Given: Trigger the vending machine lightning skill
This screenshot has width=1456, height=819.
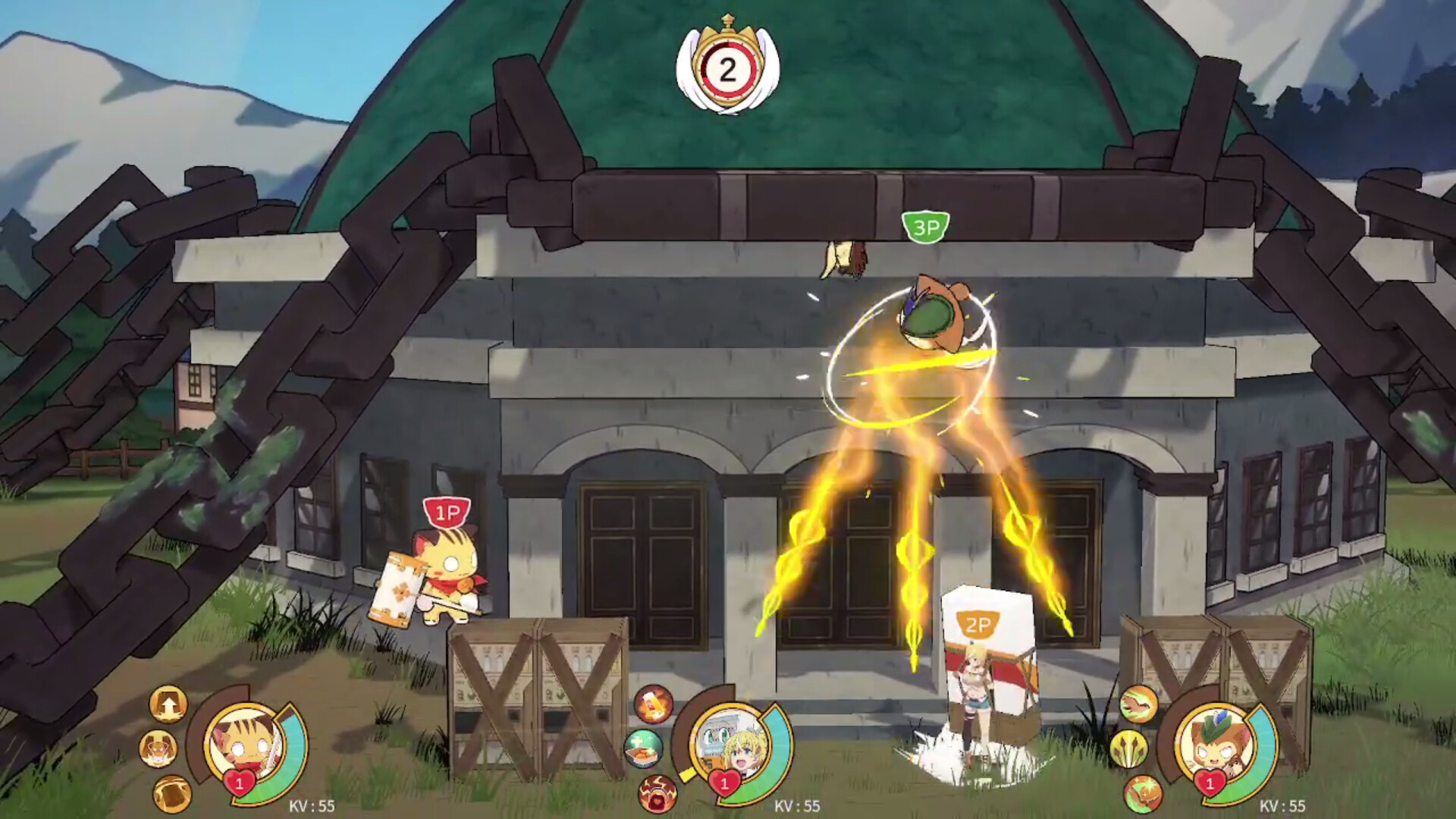Looking at the screenshot, I should click(x=657, y=794).
